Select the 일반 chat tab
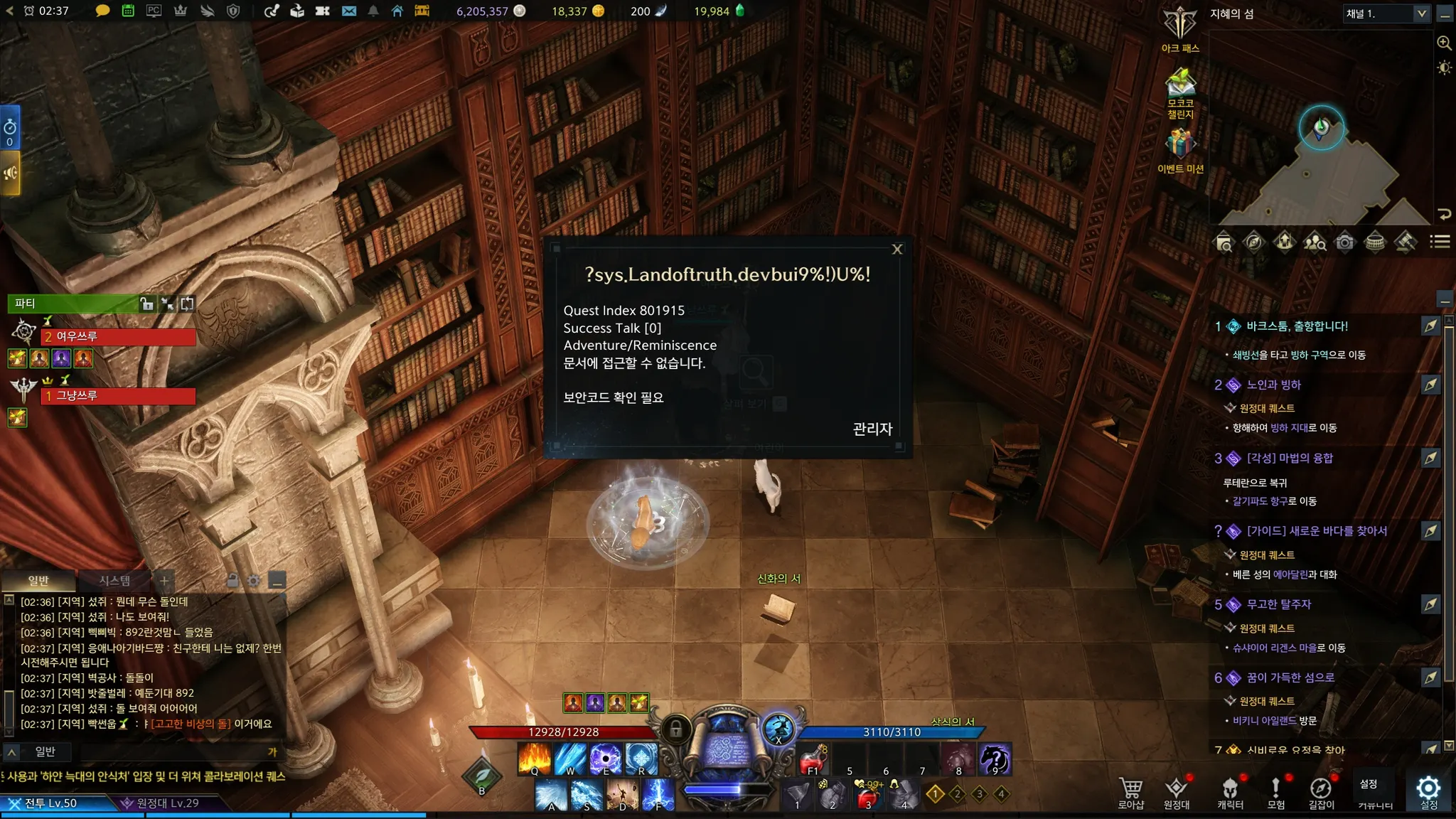 pyautogui.click(x=38, y=581)
